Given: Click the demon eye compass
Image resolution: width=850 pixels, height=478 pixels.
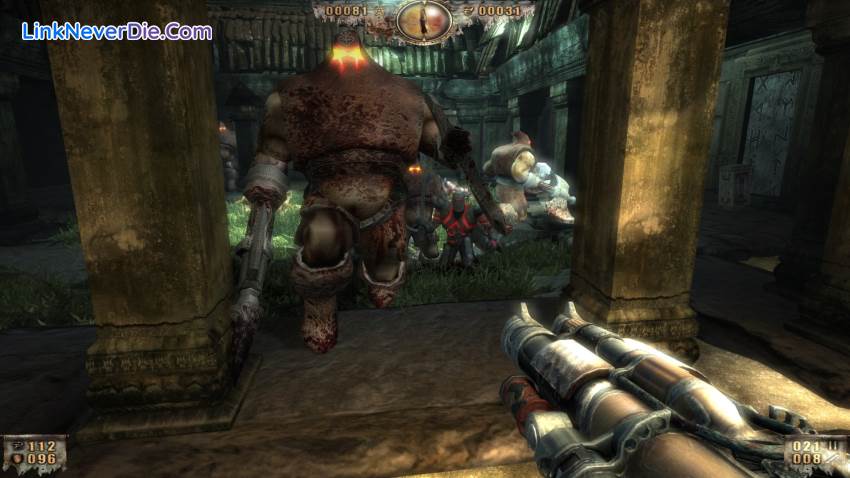Looking at the screenshot, I should pyautogui.click(x=424, y=19).
